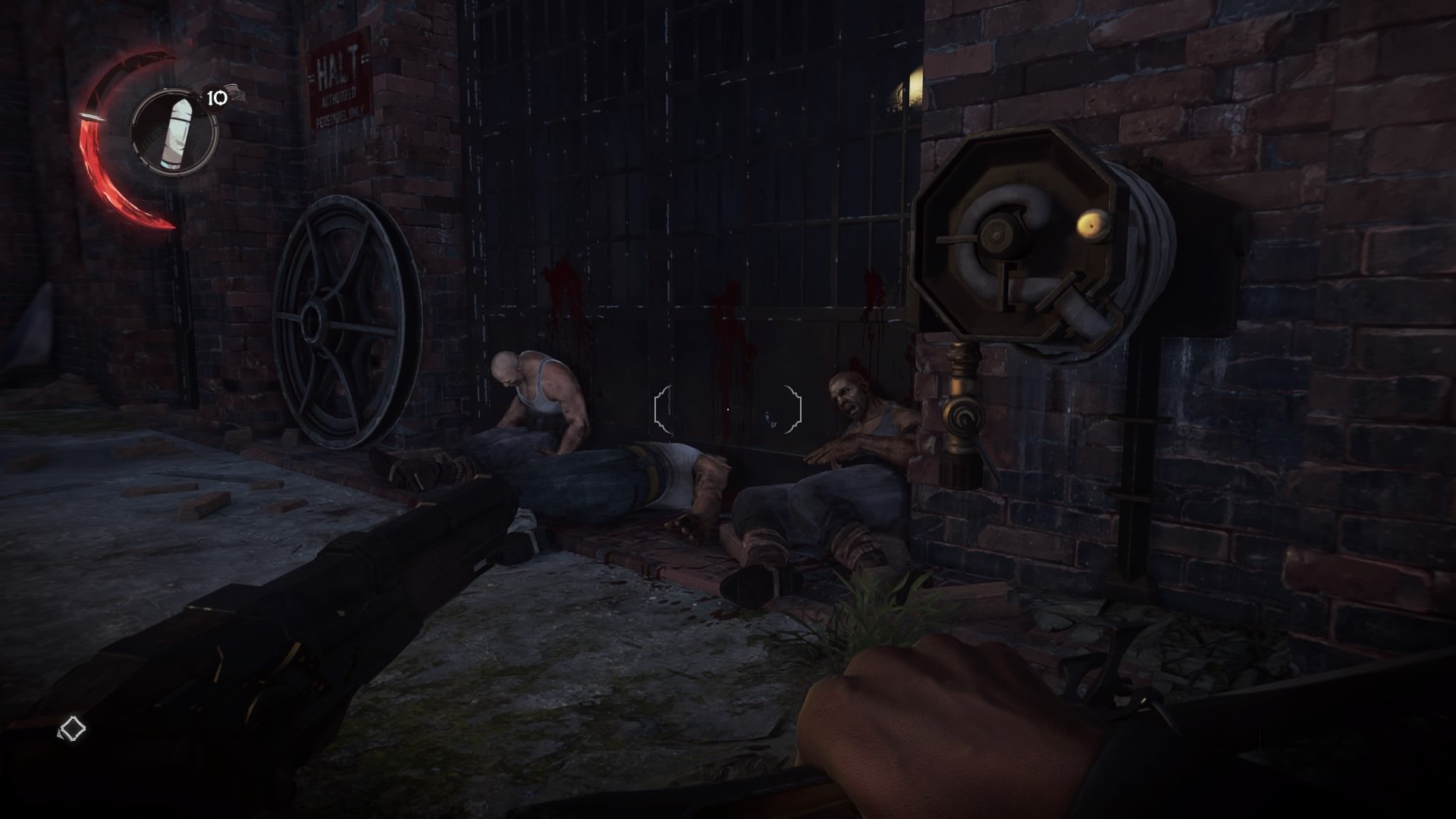Select the bullet ammo icon
The width and height of the screenshot is (1456, 819).
coord(174,131)
